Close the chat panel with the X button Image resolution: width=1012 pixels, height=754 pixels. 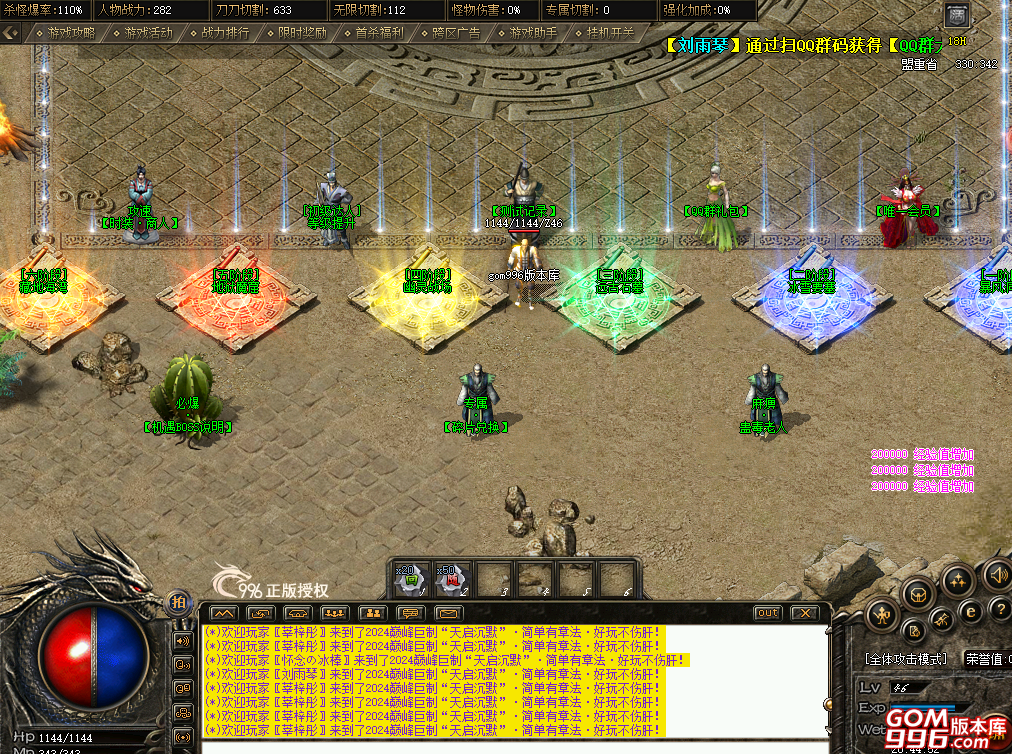(x=804, y=612)
